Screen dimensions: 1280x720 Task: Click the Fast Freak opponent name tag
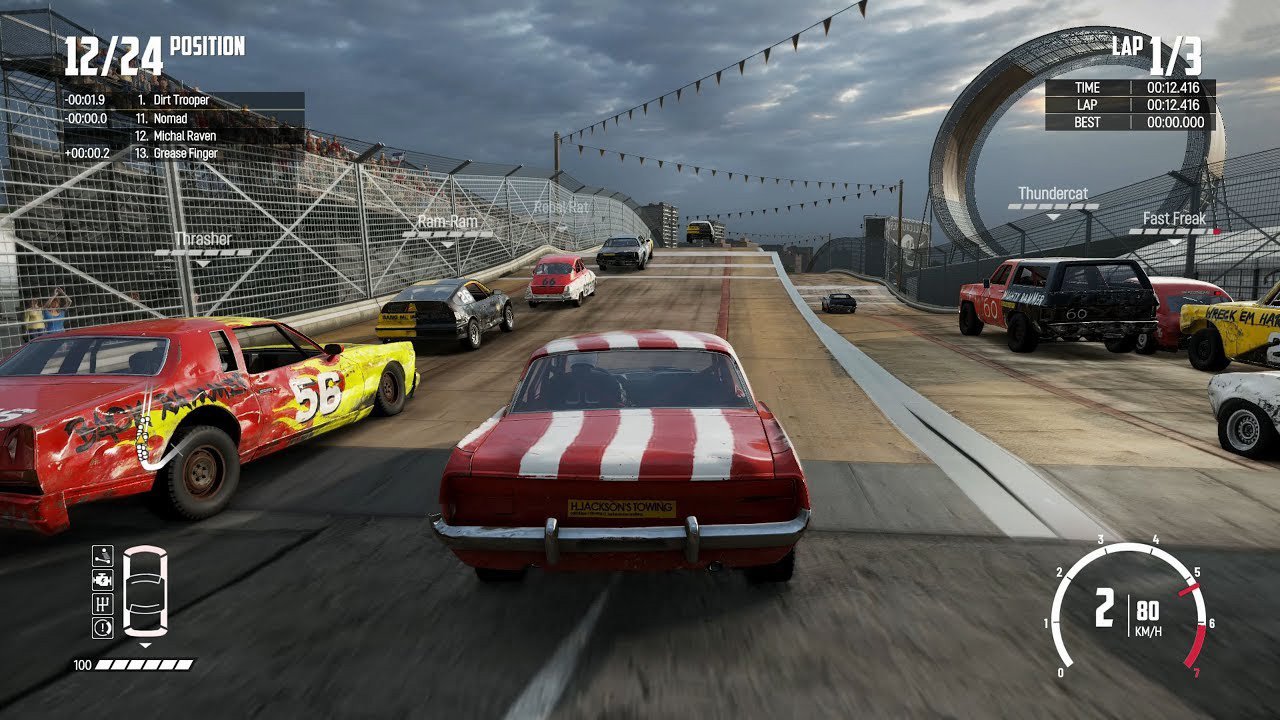pyautogui.click(x=1175, y=219)
